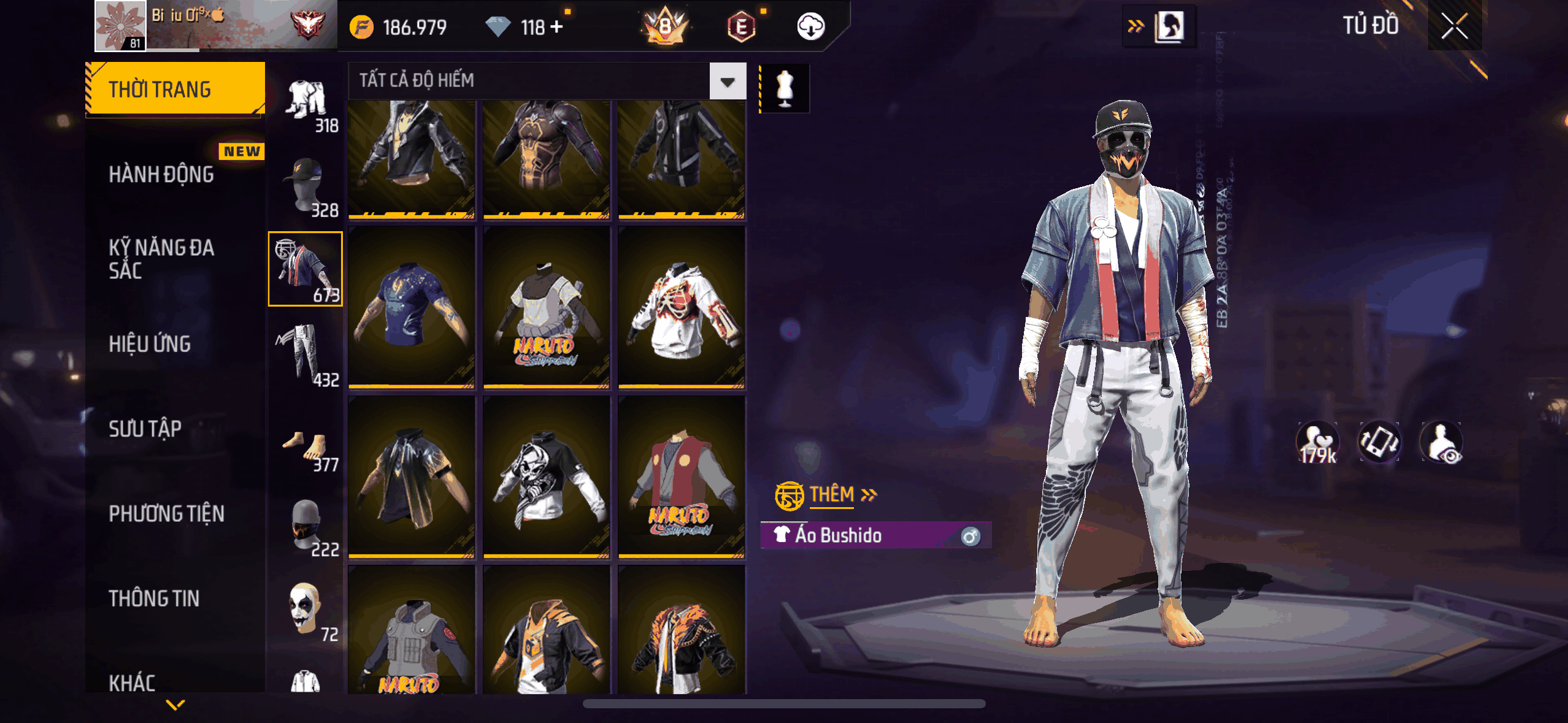This screenshot has width=1568, height=723.
Task: Add diamonds with the plus button
Action: (557, 27)
